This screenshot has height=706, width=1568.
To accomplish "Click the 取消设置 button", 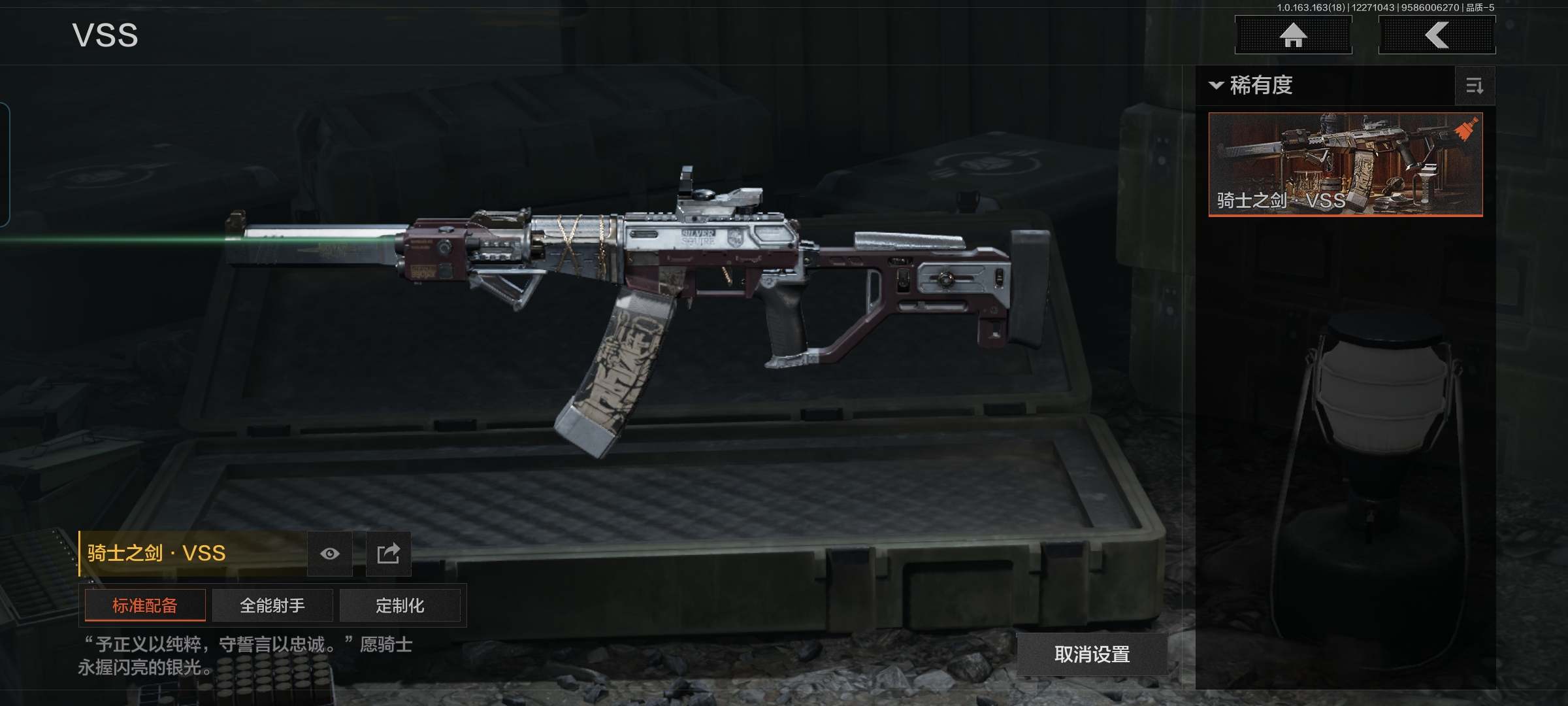I will 1092,654.
